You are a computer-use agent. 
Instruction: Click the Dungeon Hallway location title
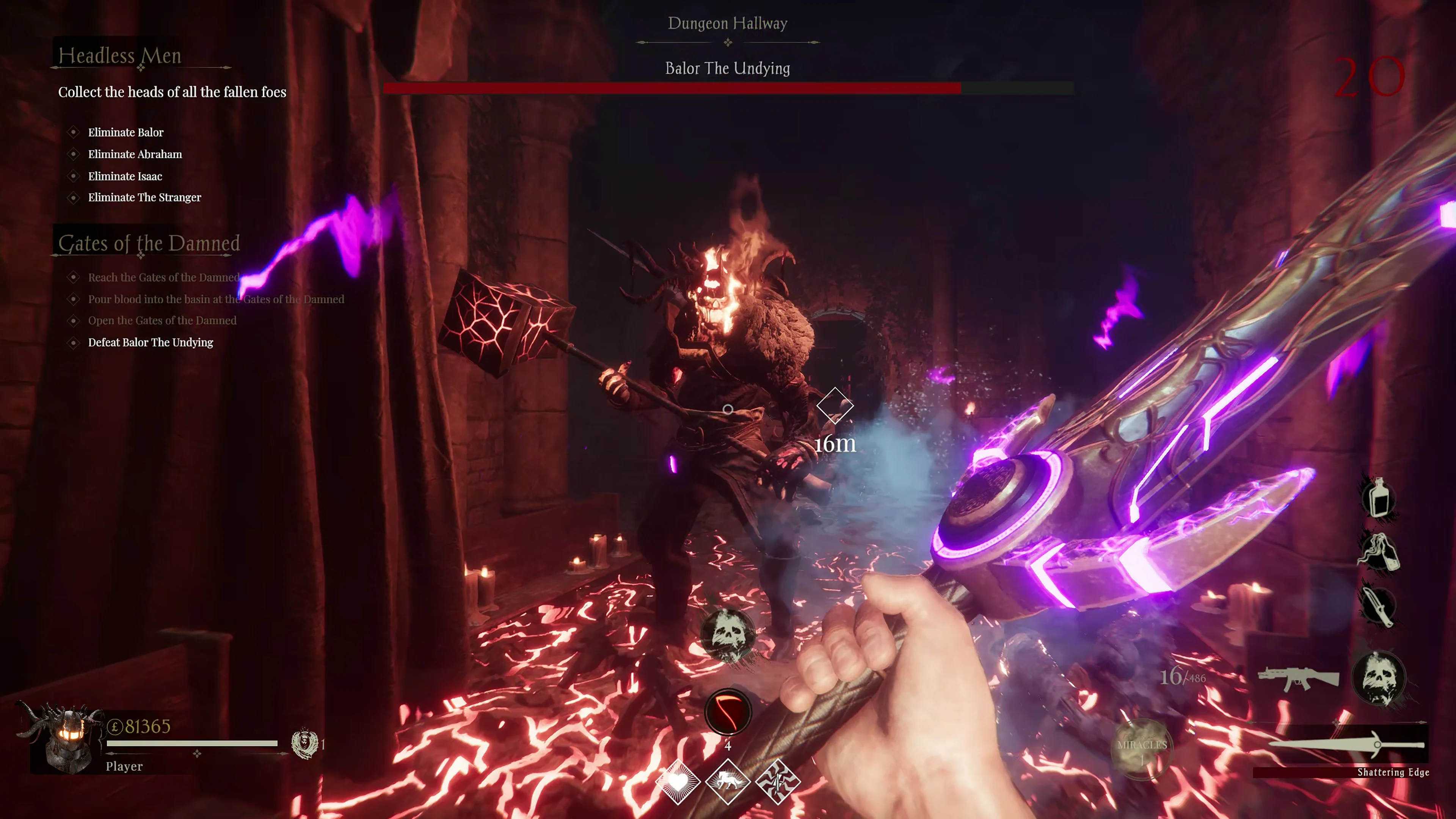coord(728,23)
